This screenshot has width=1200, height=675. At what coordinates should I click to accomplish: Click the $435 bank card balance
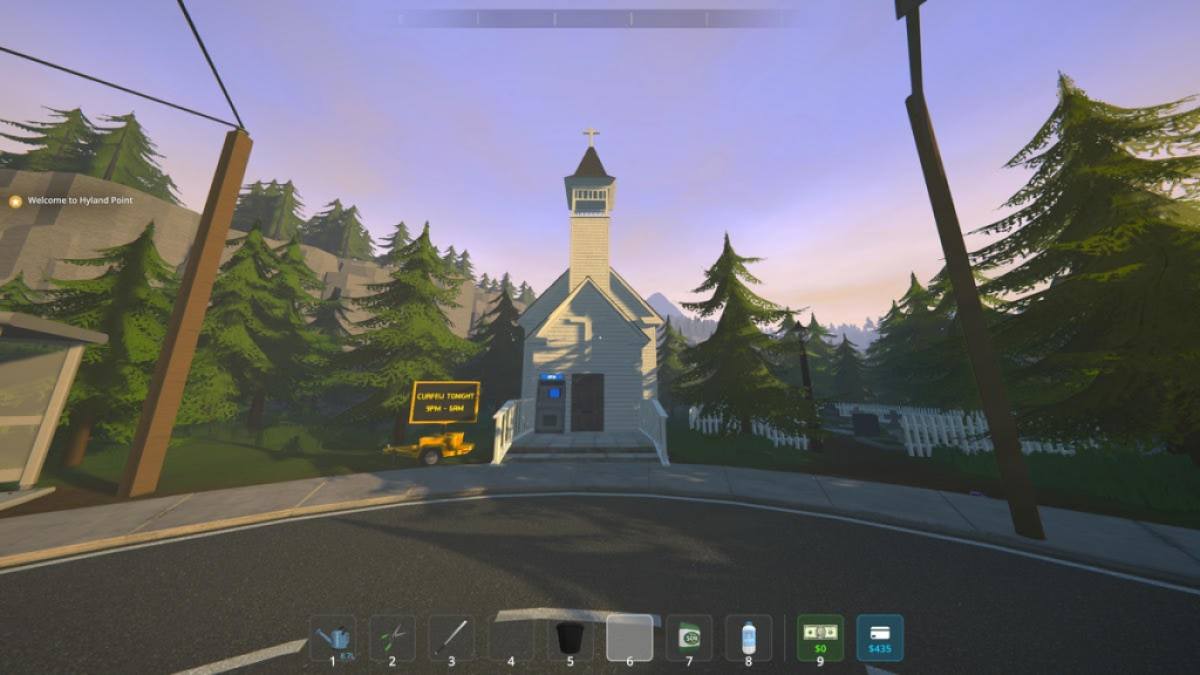(x=880, y=637)
